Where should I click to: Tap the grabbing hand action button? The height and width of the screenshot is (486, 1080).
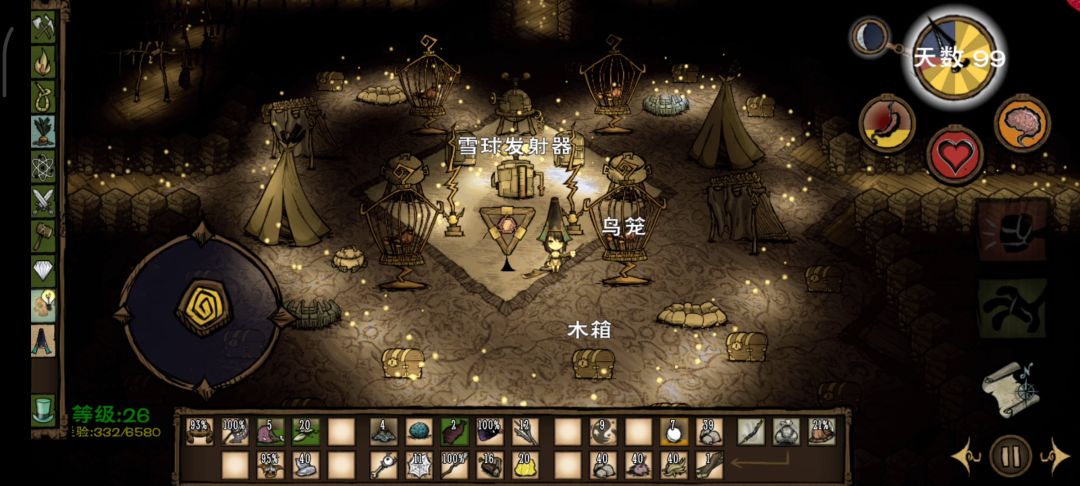(x=1012, y=306)
